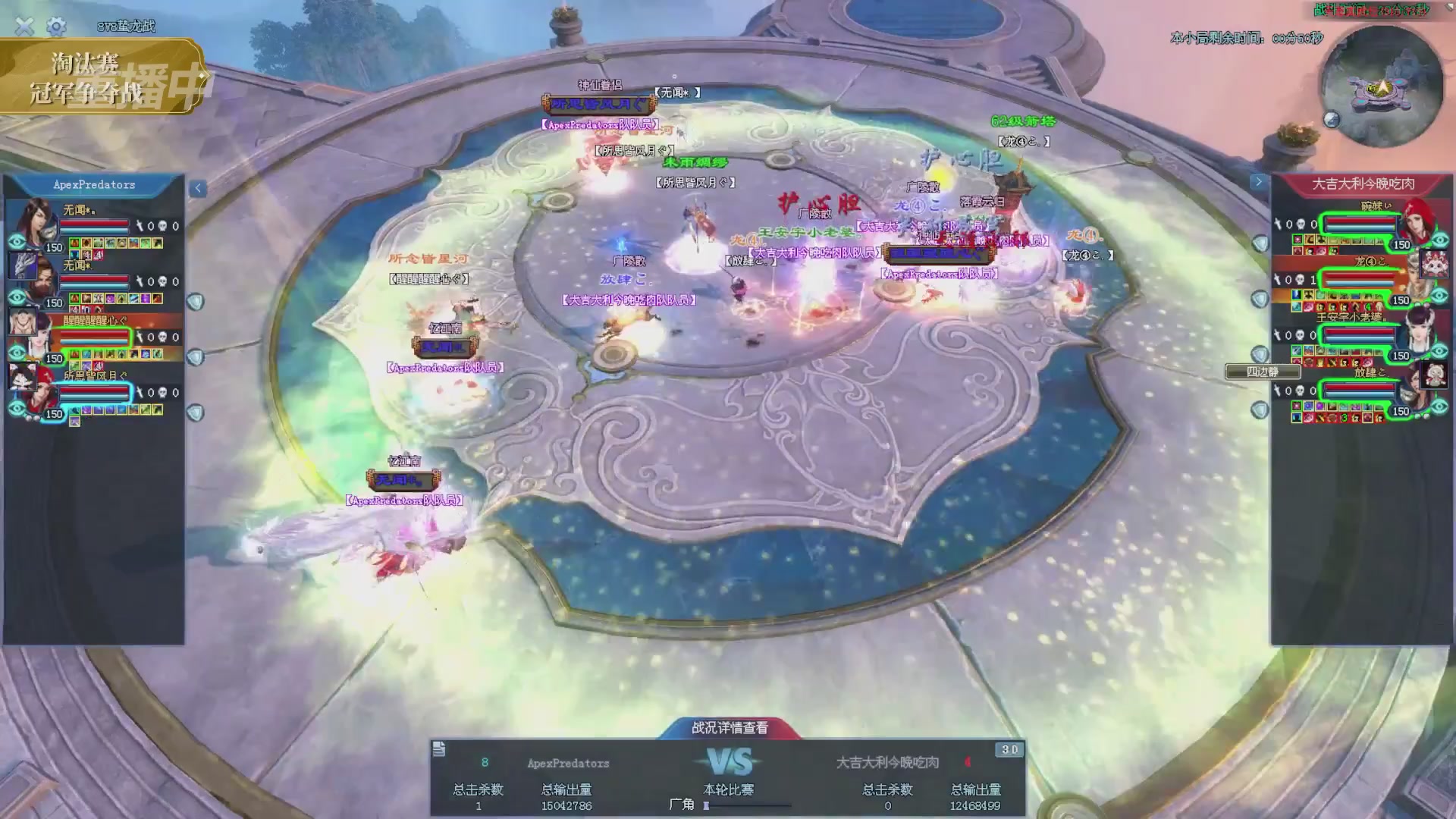The height and width of the screenshot is (819, 1456).
Task: Open the 战况详情查看 battle details tab
Action: tap(730, 728)
